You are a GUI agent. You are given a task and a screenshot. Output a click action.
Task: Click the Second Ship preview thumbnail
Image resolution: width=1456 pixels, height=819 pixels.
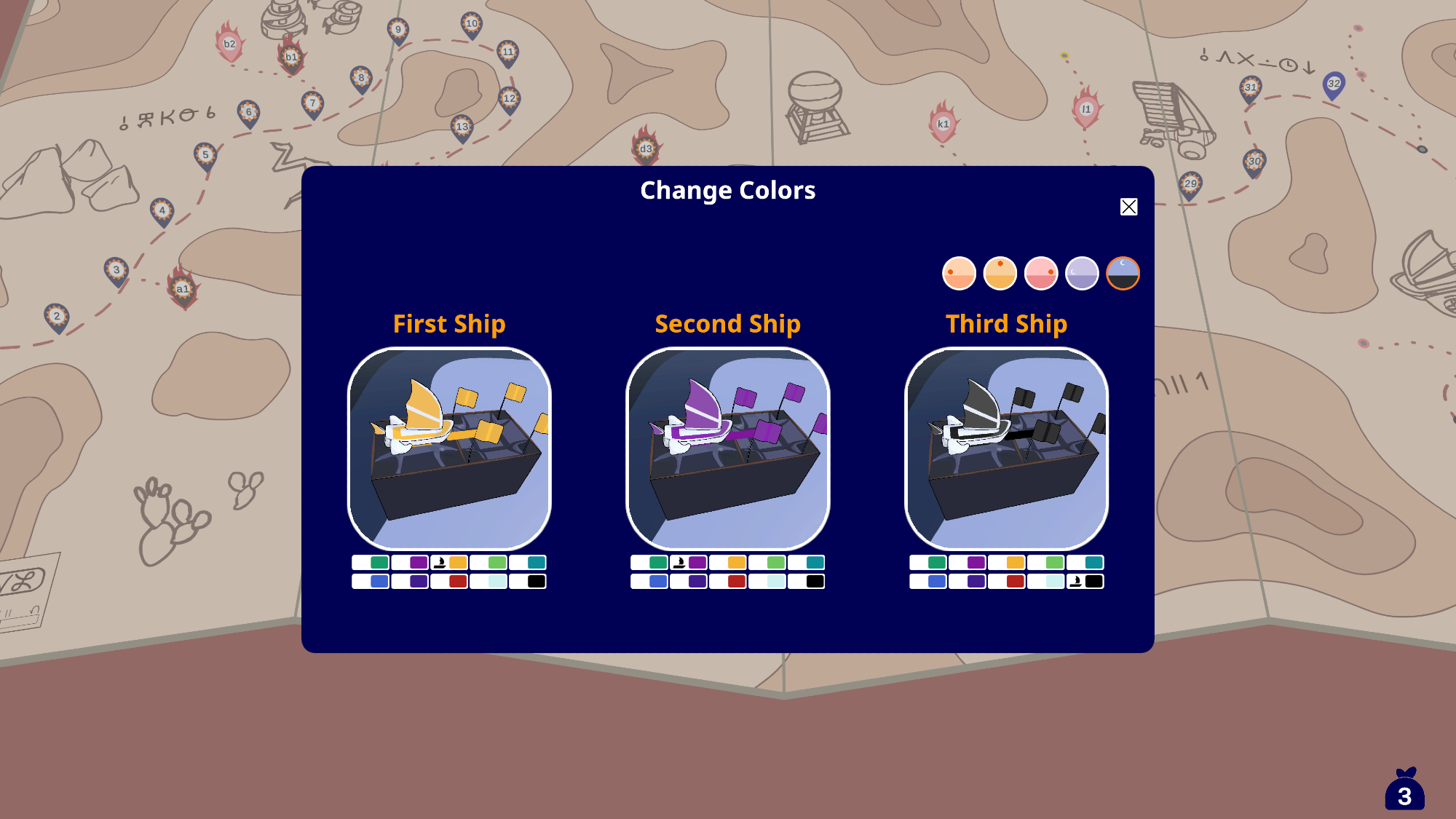click(x=728, y=448)
